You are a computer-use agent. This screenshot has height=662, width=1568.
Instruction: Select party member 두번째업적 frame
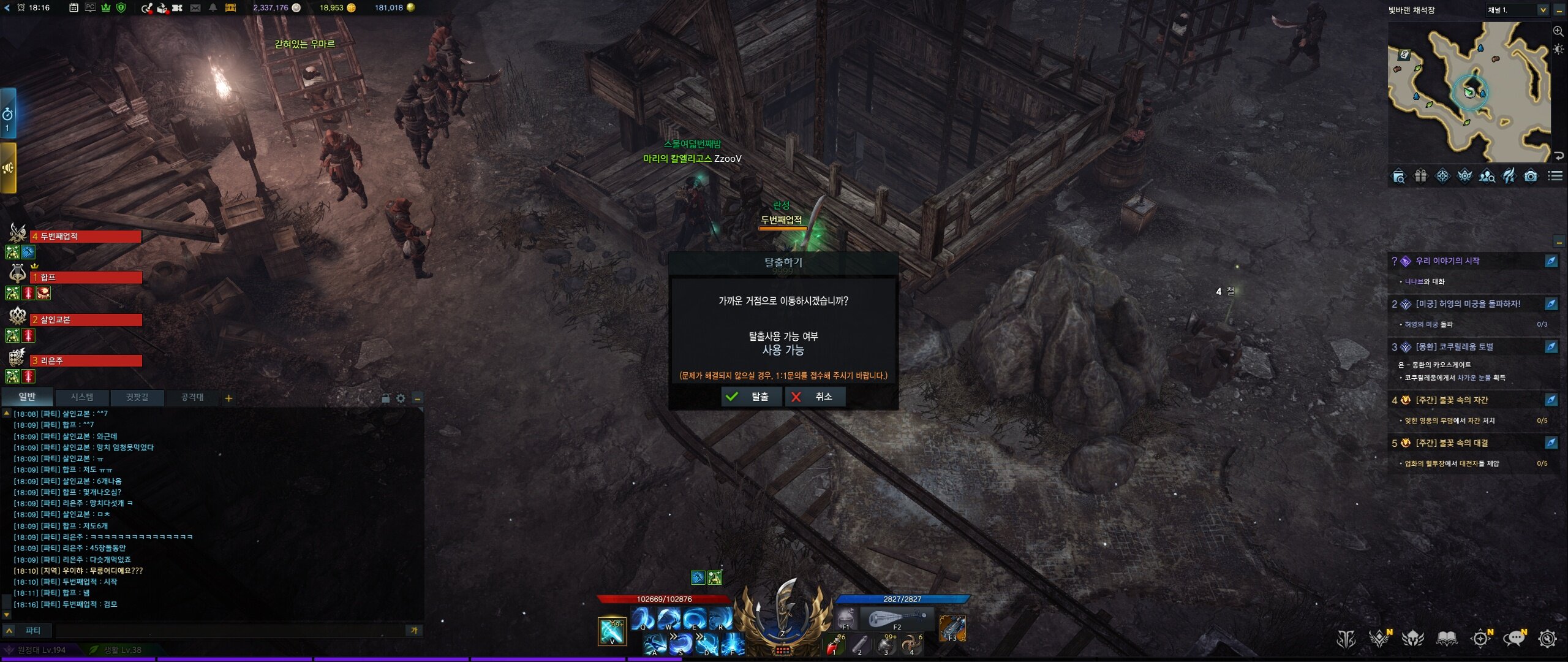[86, 237]
